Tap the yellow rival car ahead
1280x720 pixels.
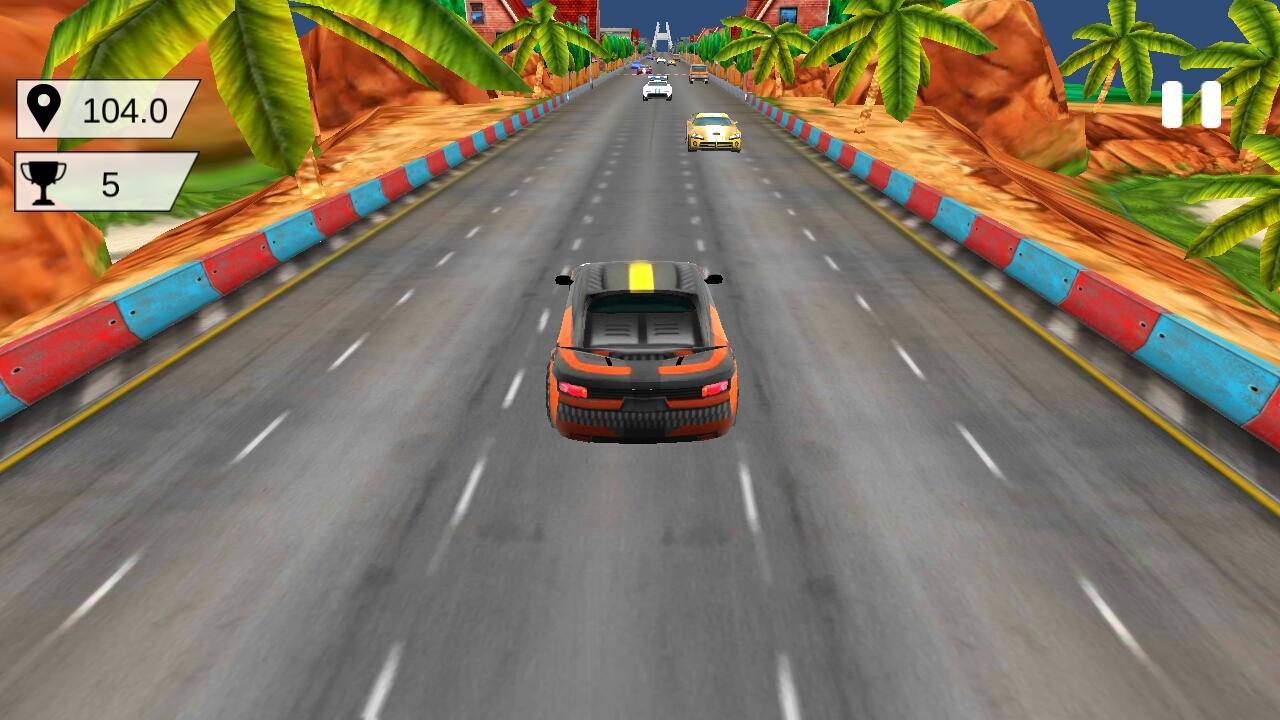(x=712, y=132)
